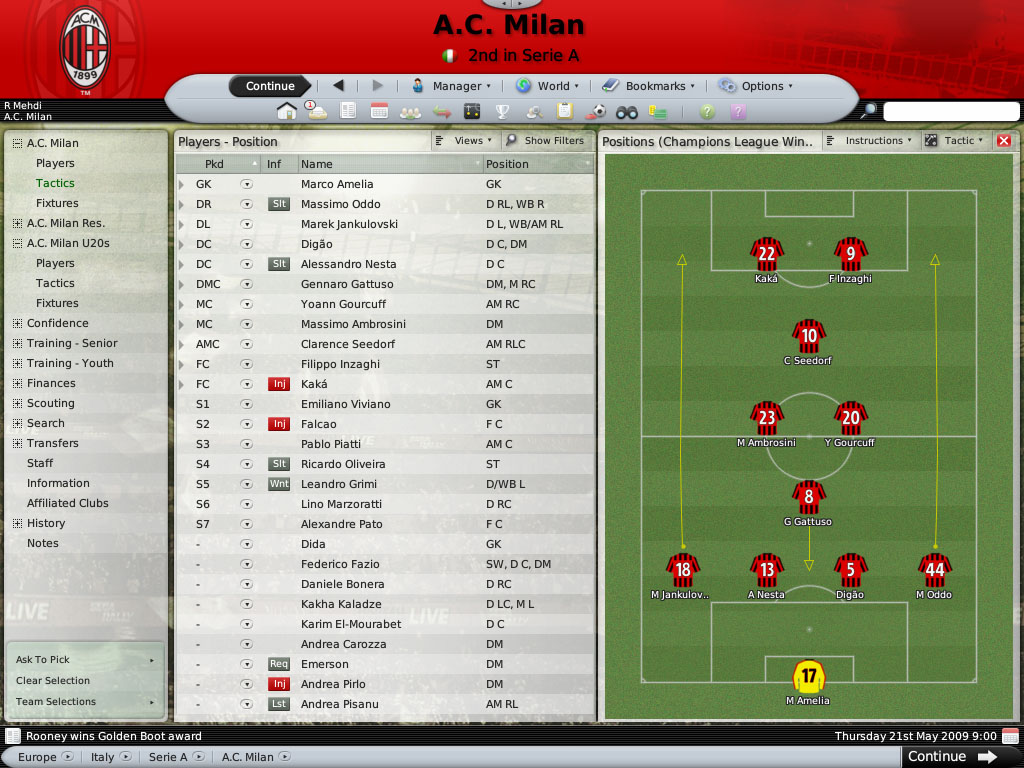The image size is (1024, 768).
Task: Open the World menu
Action: [x=546, y=86]
